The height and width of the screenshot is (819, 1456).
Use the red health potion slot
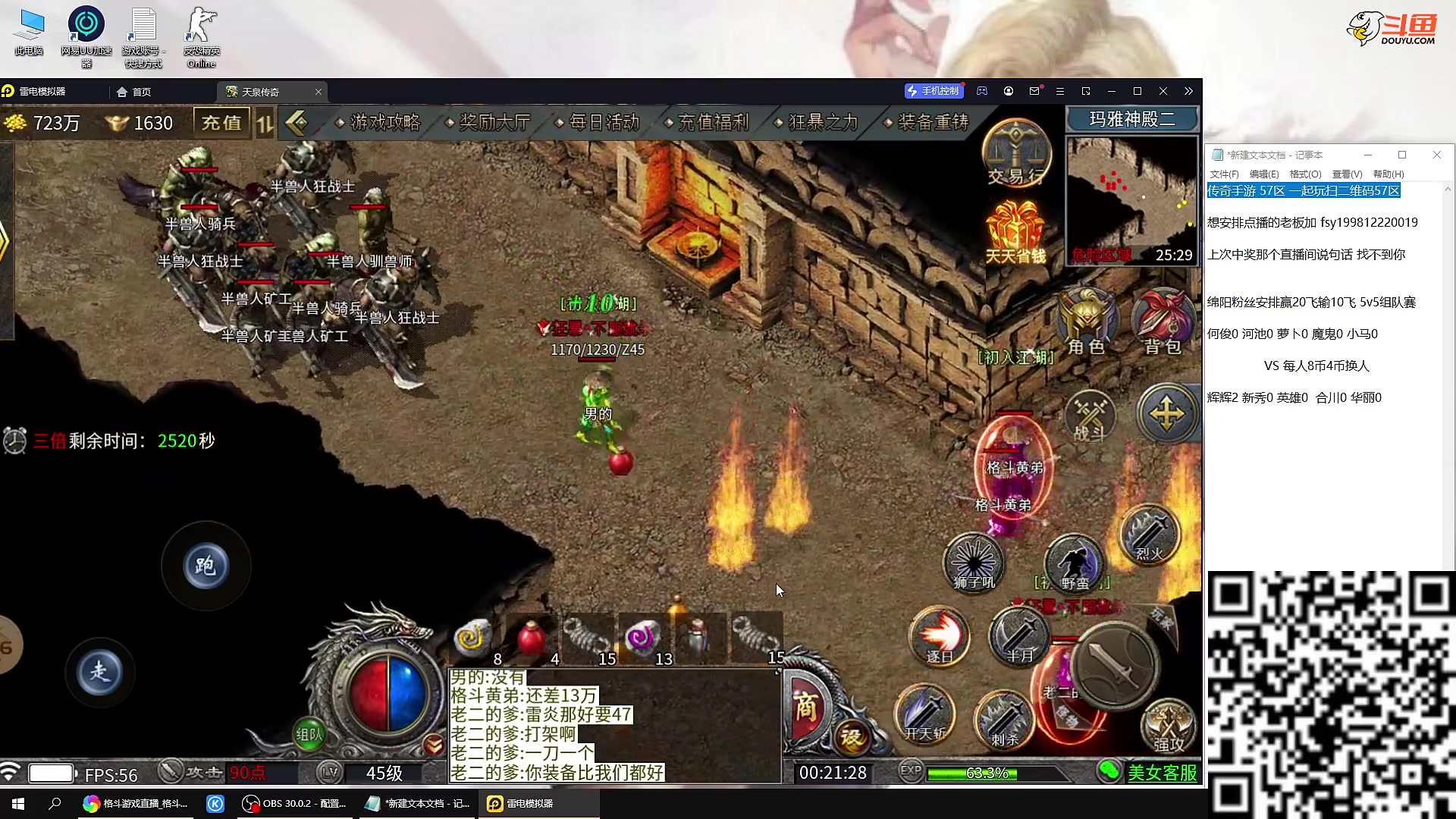532,639
